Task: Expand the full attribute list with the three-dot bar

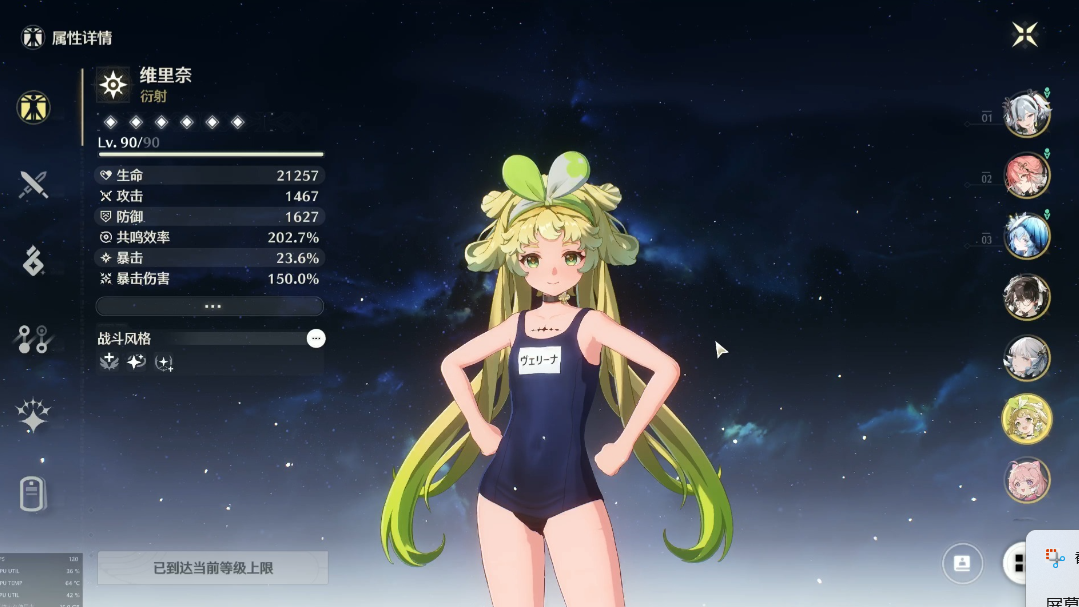Action: point(209,306)
